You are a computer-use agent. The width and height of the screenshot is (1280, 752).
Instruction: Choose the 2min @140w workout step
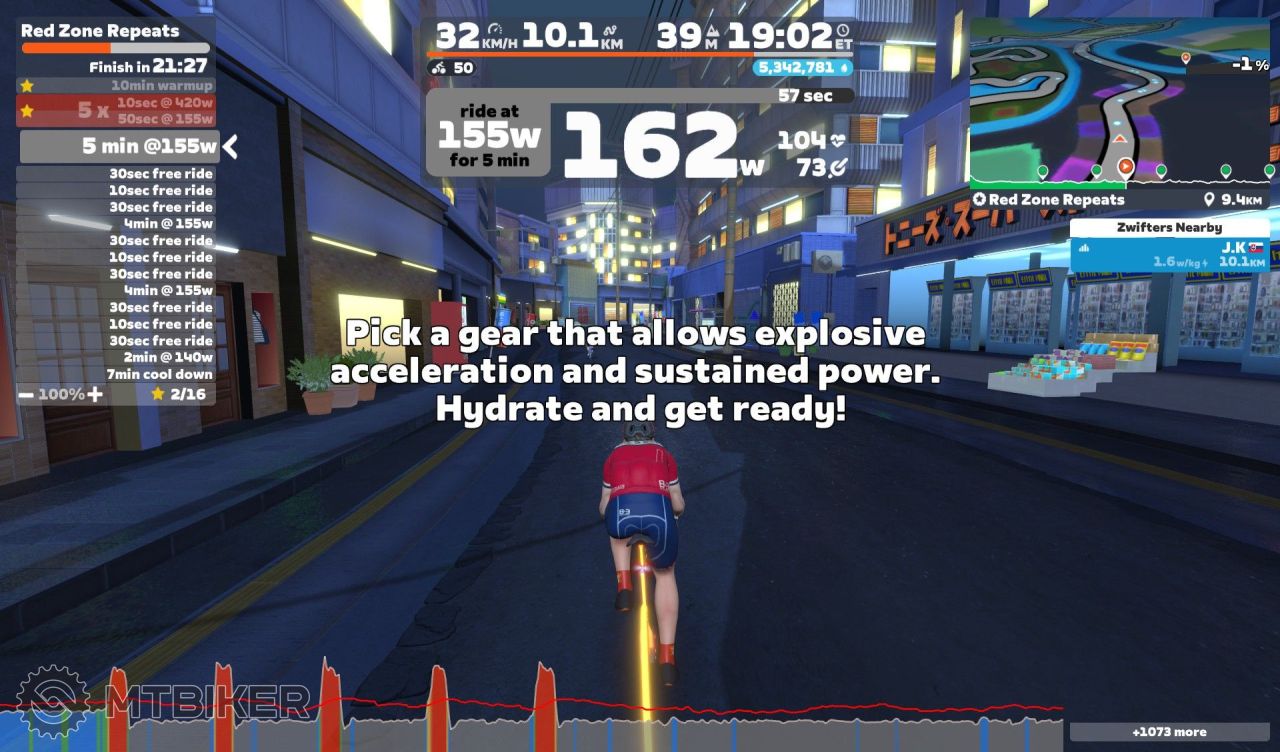coord(167,357)
